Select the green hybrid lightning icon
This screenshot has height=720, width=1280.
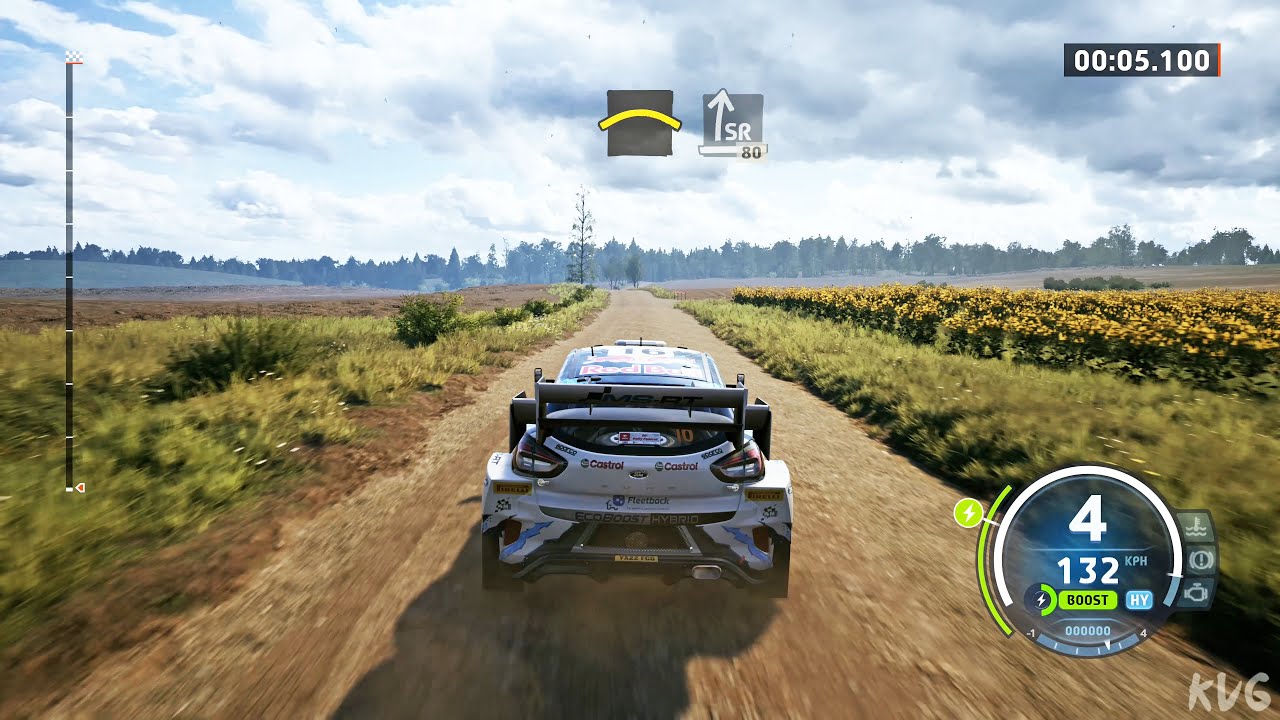point(967,514)
